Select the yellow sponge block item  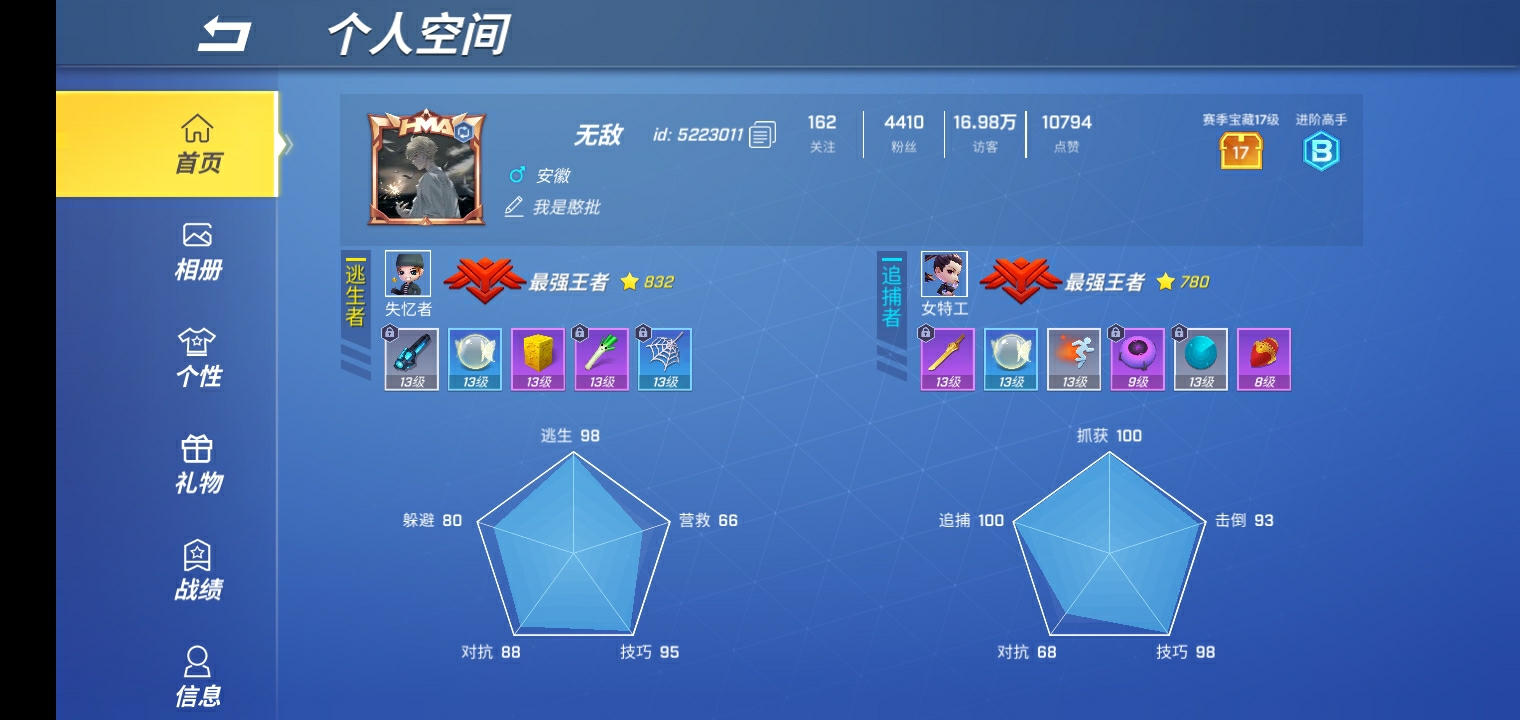pyautogui.click(x=538, y=358)
